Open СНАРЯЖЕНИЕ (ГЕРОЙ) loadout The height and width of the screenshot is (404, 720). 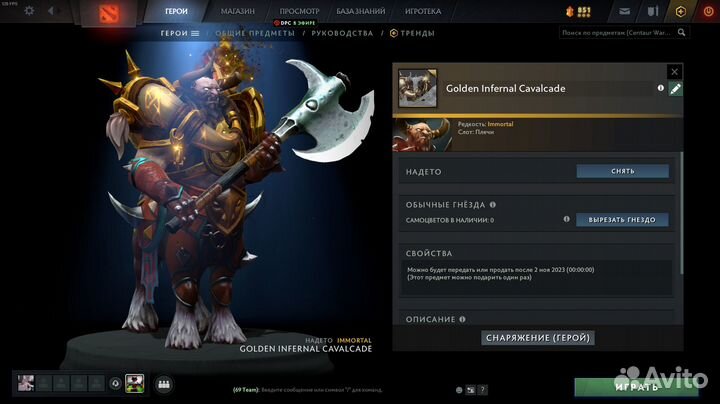(538, 338)
